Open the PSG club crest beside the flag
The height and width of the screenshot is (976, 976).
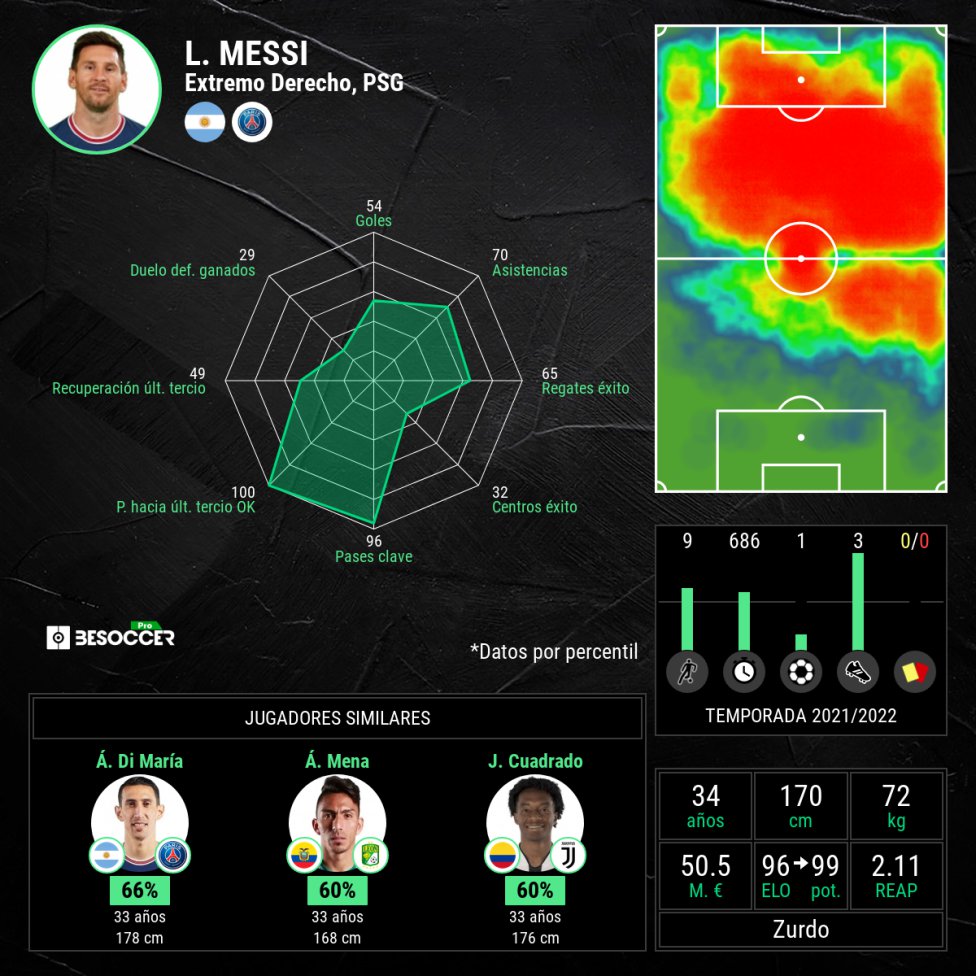252,122
